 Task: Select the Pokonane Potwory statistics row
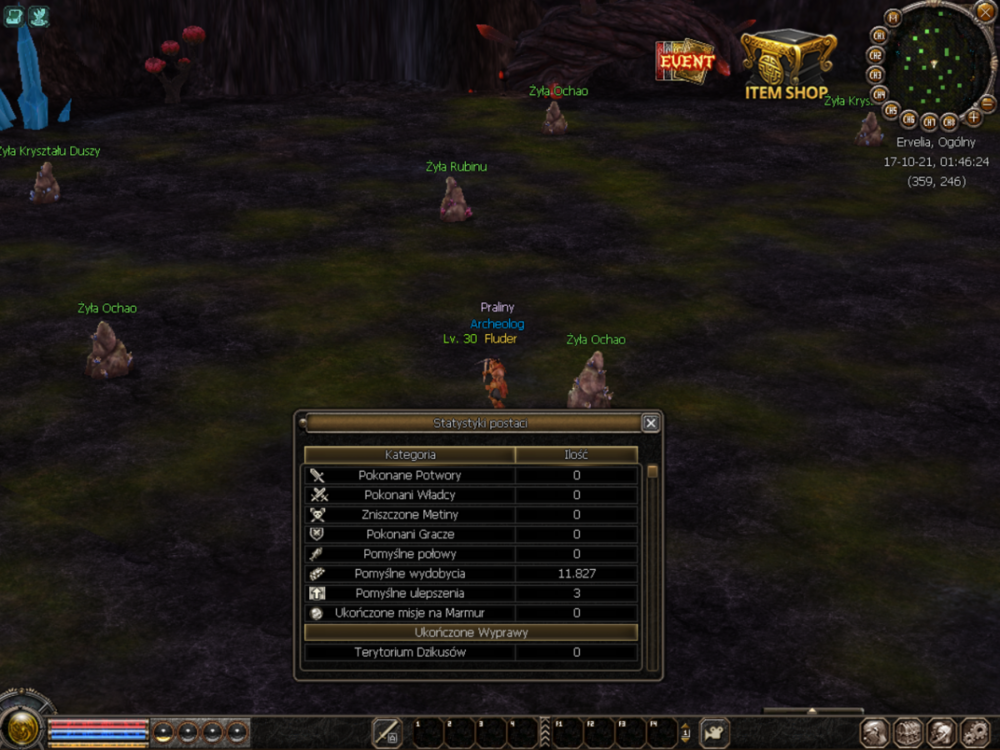coord(470,475)
